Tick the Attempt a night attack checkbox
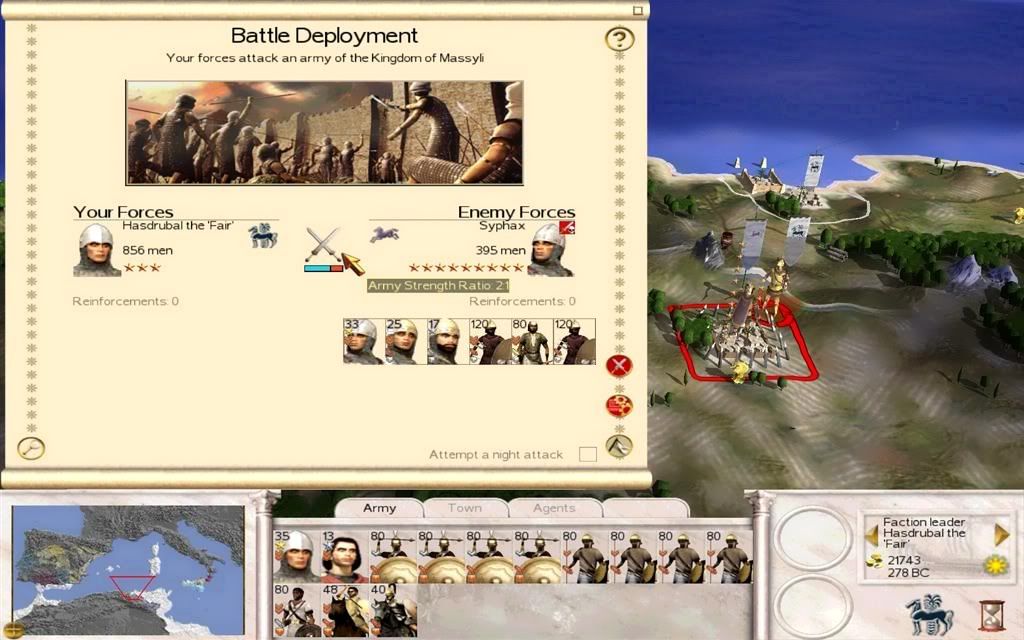This screenshot has width=1024, height=640. tap(588, 455)
